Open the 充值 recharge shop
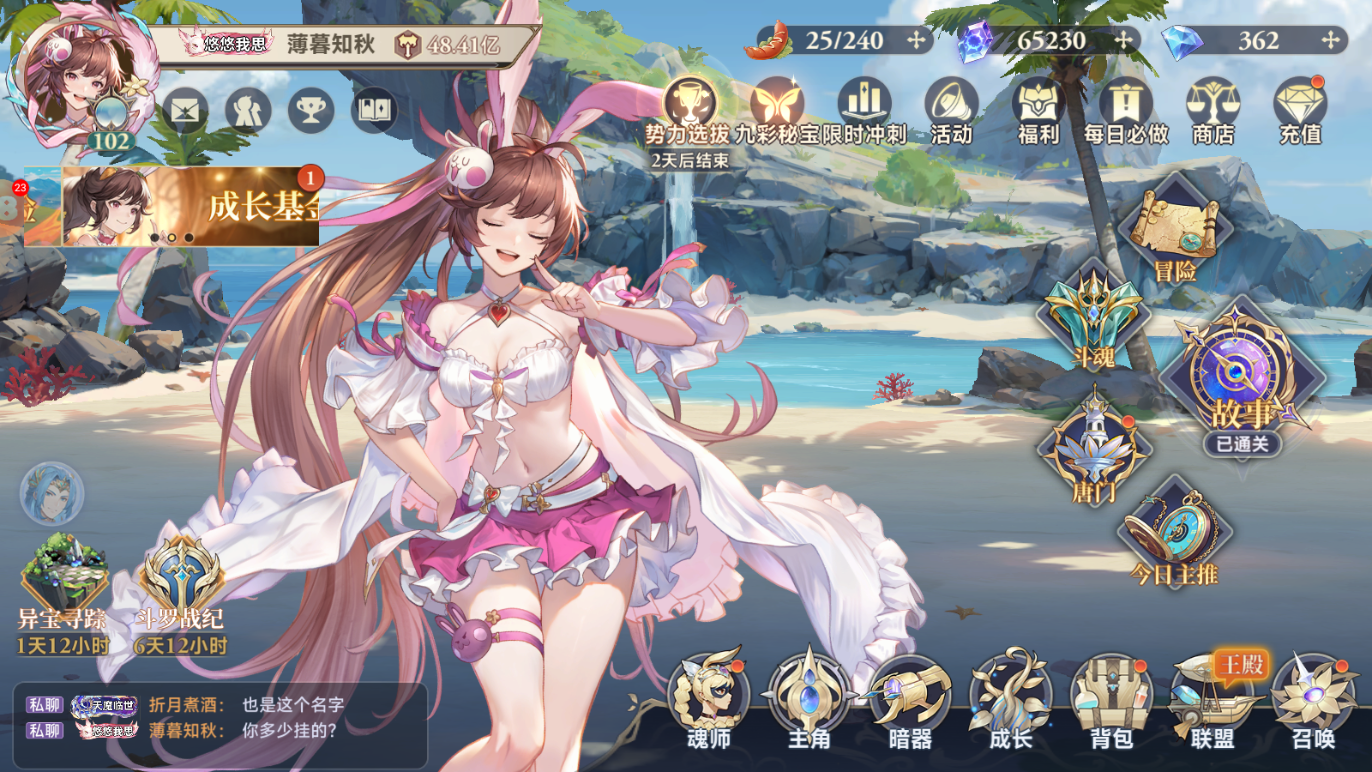Screen dimensions: 1372x772 click(x=1300, y=108)
